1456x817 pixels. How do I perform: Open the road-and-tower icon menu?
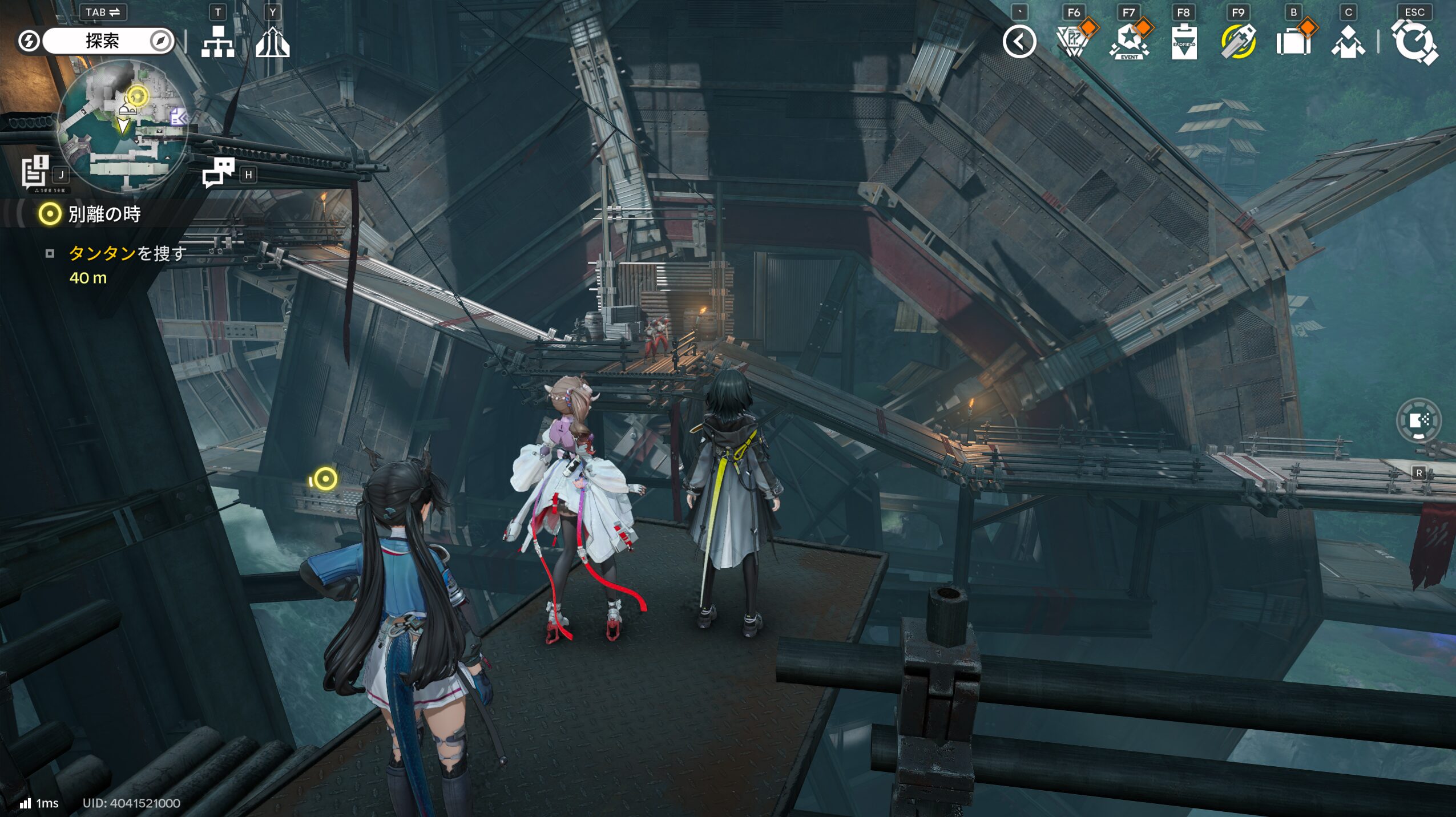tap(272, 42)
